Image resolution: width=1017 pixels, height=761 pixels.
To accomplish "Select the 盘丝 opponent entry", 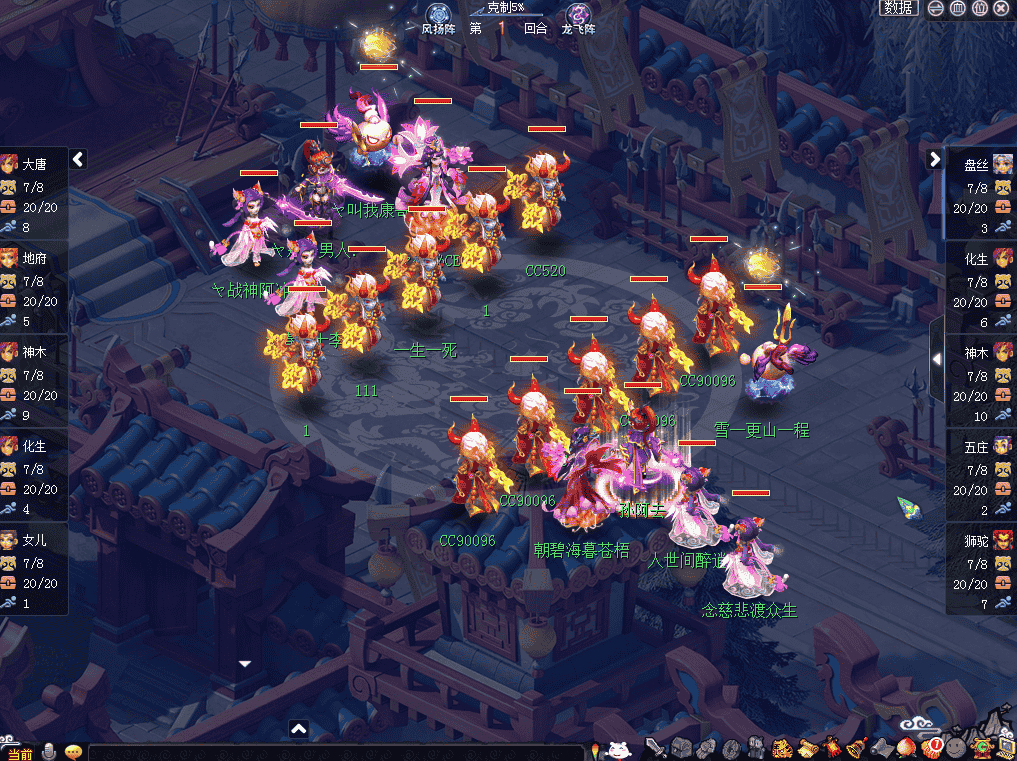I will [981, 189].
